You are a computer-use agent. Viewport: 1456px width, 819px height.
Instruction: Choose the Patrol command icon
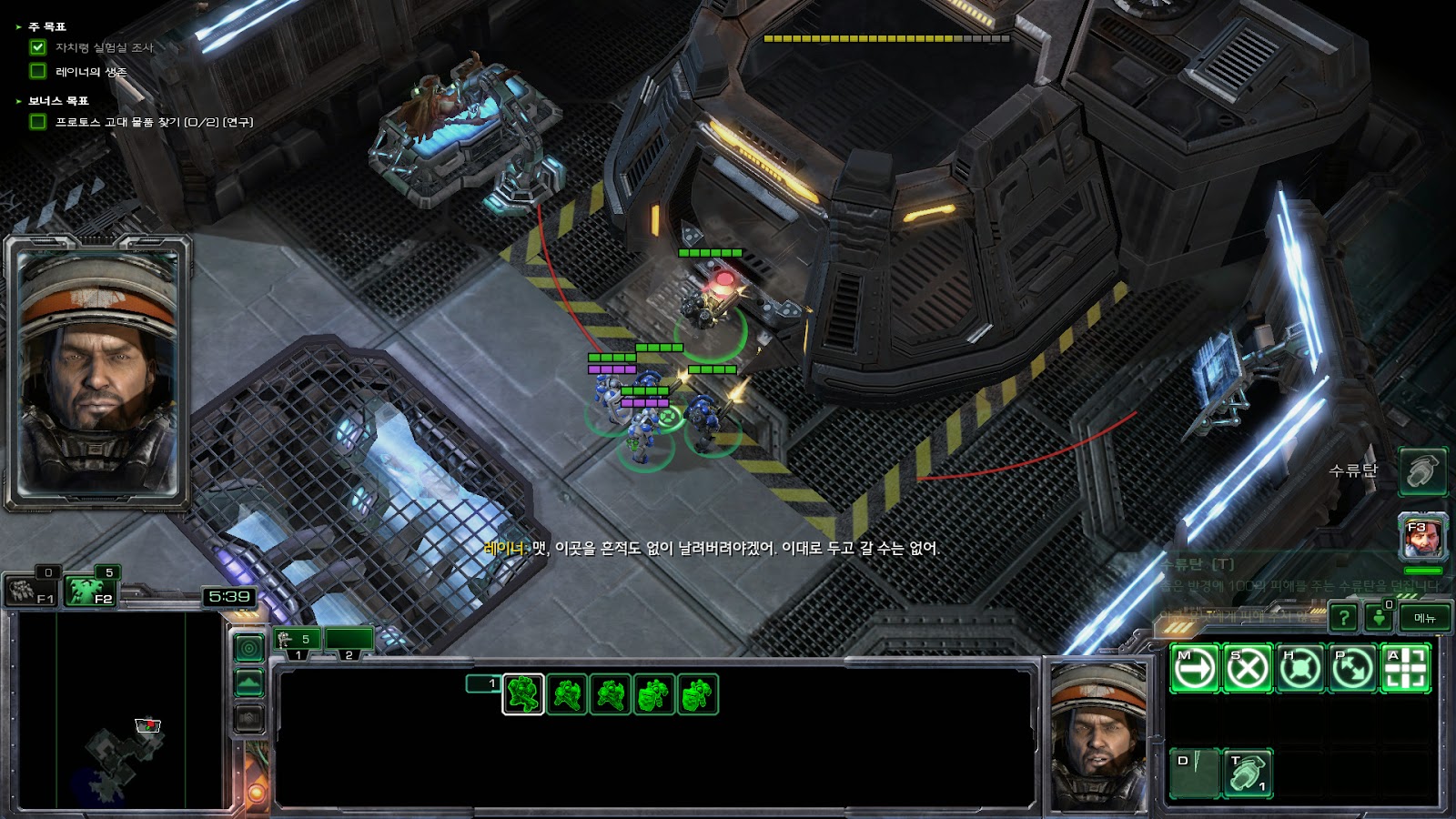[x=1352, y=669]
